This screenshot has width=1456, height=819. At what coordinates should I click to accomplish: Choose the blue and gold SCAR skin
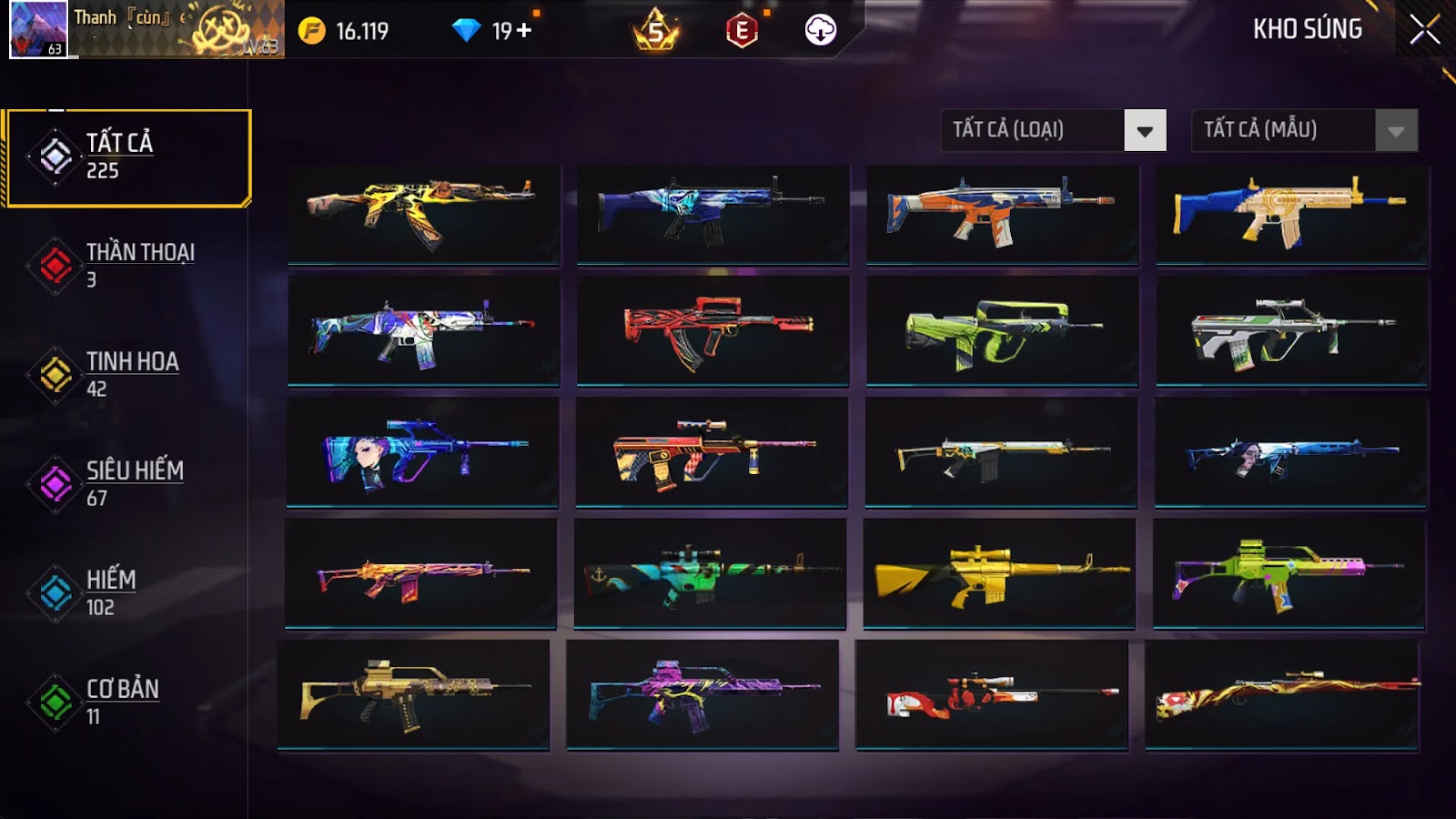1292,215
